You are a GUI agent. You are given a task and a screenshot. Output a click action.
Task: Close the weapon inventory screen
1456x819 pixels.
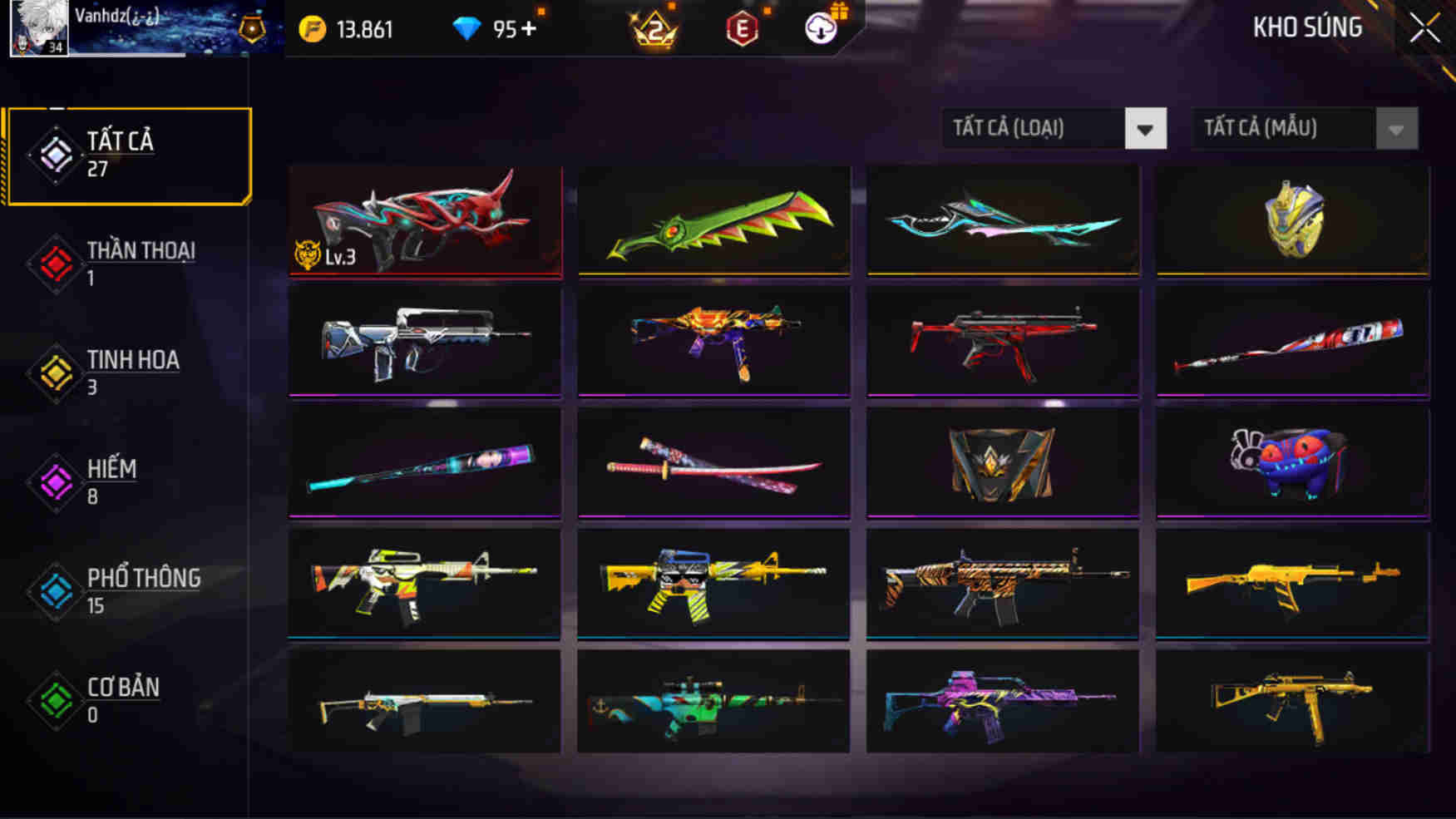(x=1427, y=27)
